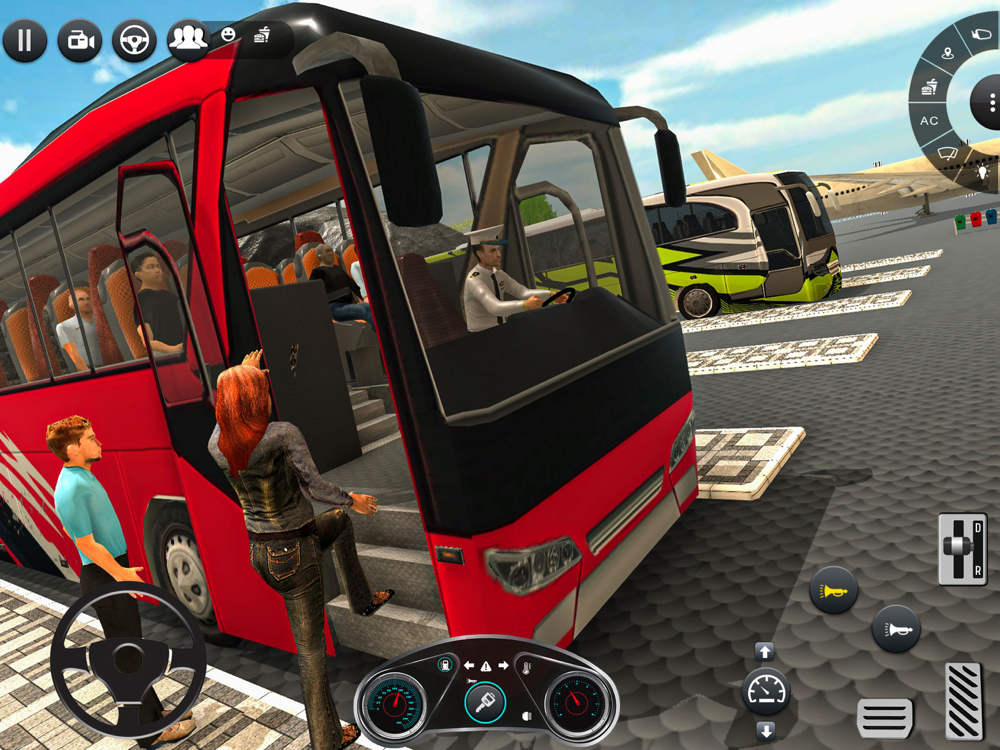Pause the game

tap(25, 41)
